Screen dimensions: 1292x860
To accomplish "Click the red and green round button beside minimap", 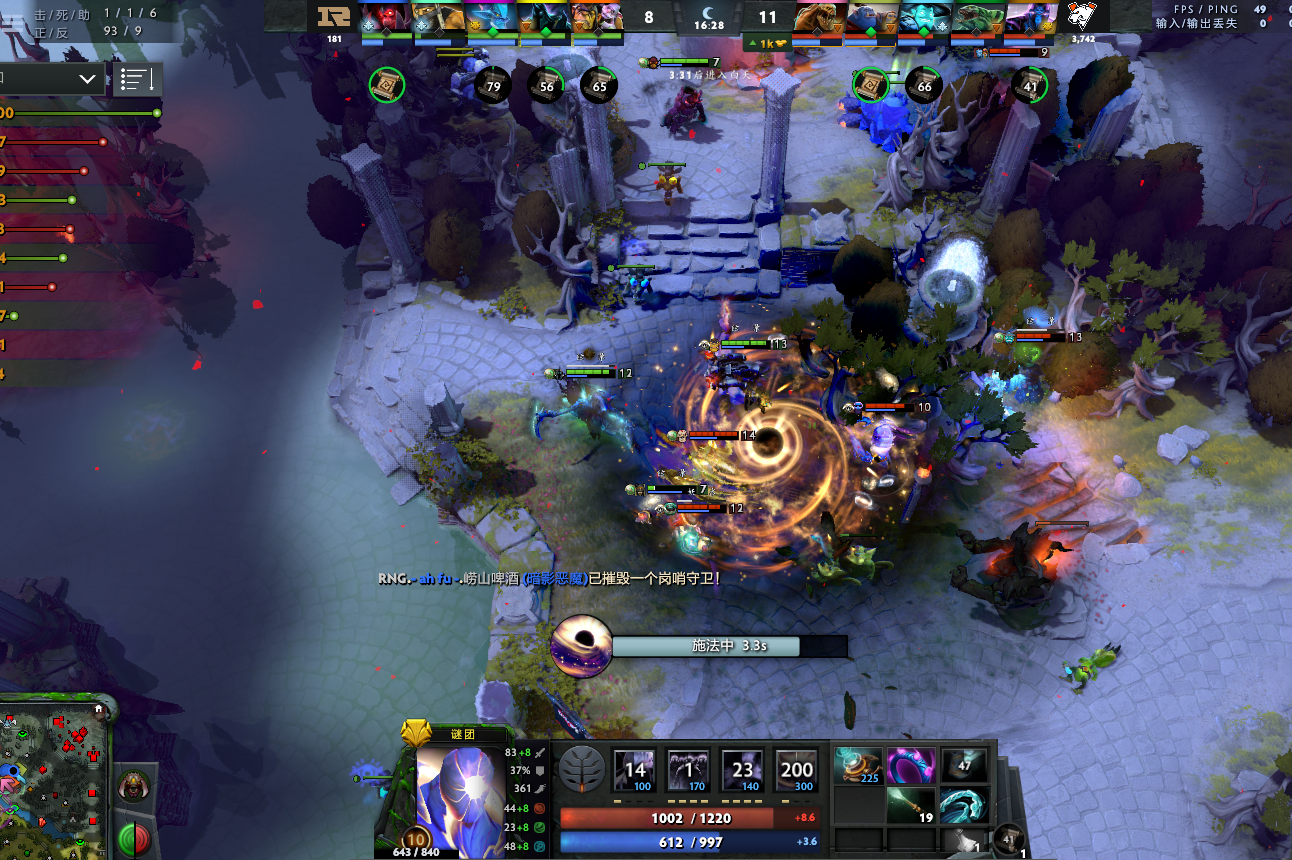I will click(134, 838).
